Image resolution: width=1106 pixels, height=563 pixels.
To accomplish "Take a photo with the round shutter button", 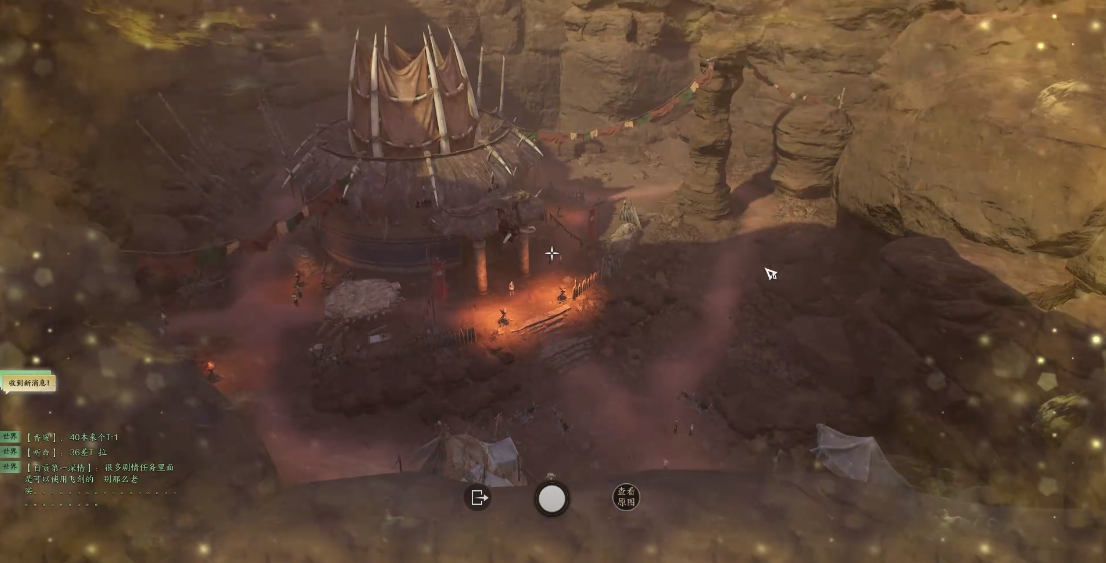I will (x=552, y=498).
